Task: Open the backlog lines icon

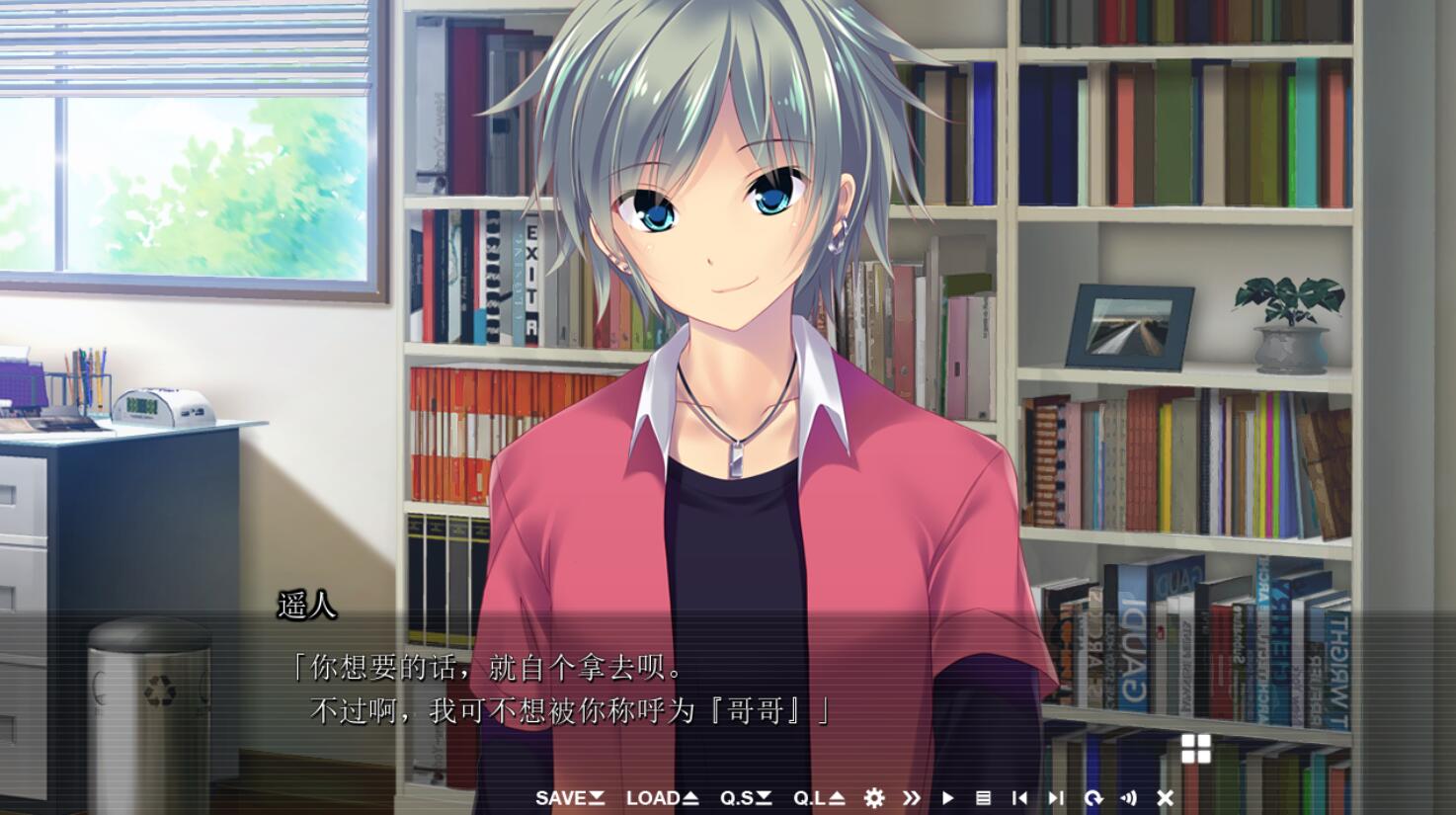Action: tap(983, 798)
